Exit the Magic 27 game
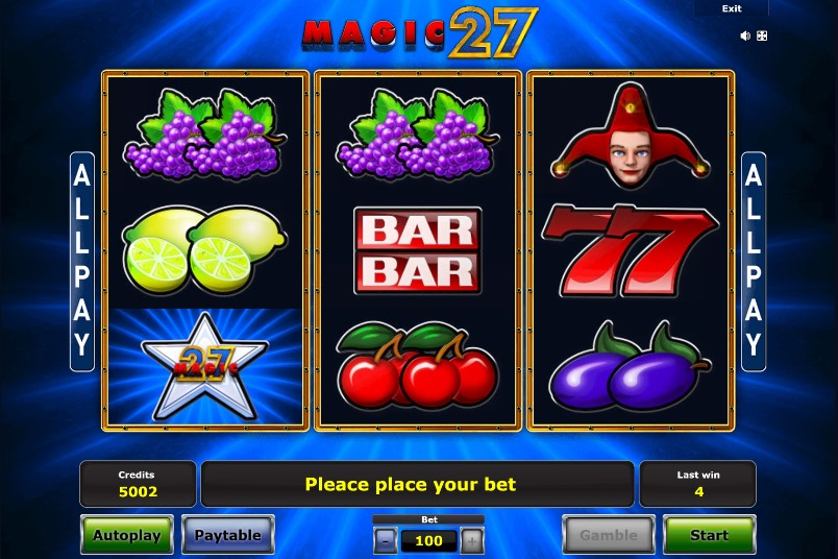 point(732,9)
